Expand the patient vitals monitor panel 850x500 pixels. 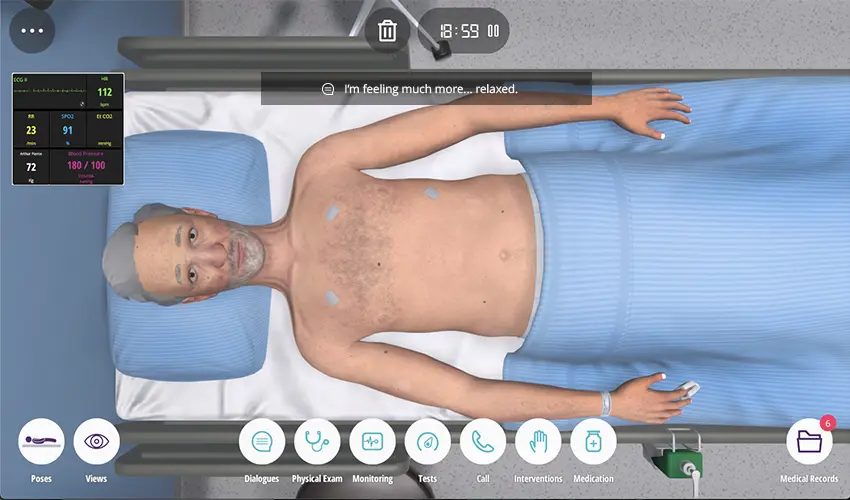click(x=68, y=129)
